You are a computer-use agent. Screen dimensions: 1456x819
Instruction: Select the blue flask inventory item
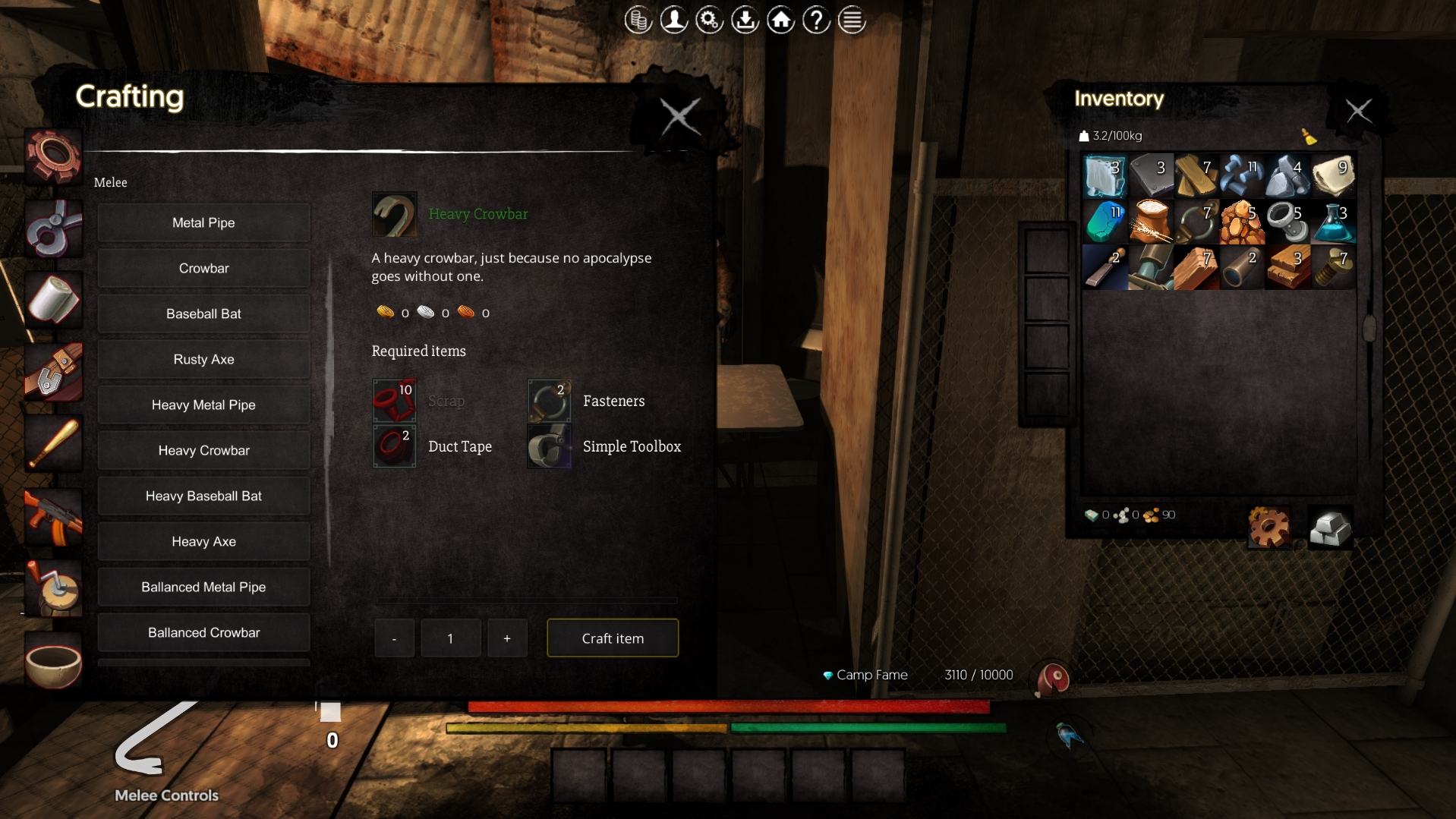(x=1333, y=221)
